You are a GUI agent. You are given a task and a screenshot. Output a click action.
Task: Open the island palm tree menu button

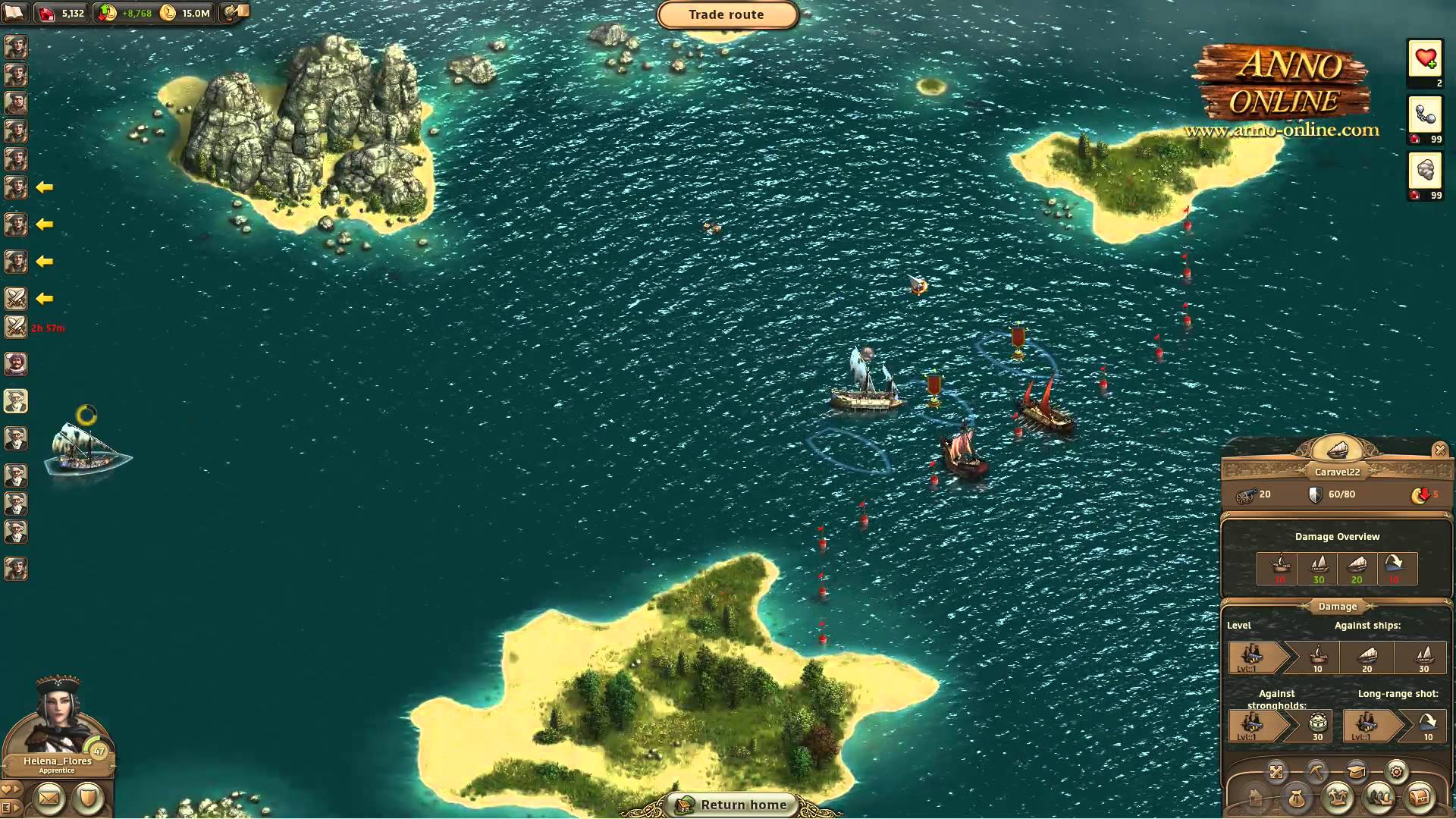(x=1338, y=798)
